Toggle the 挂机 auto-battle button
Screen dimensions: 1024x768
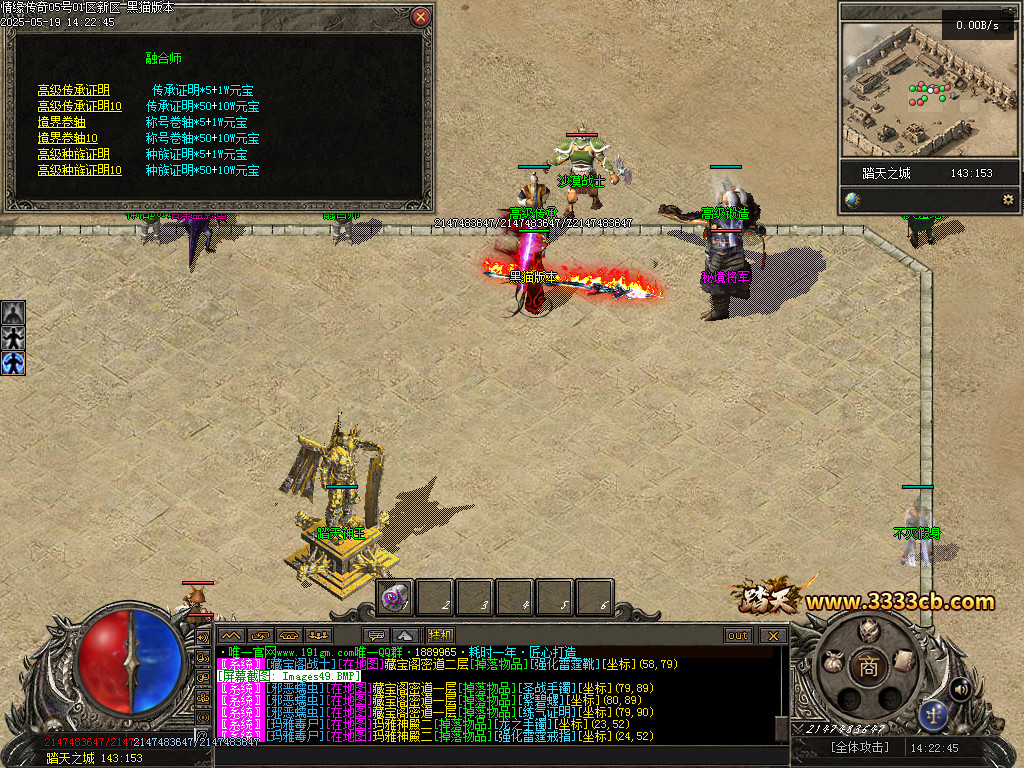[x=440, y=635]
